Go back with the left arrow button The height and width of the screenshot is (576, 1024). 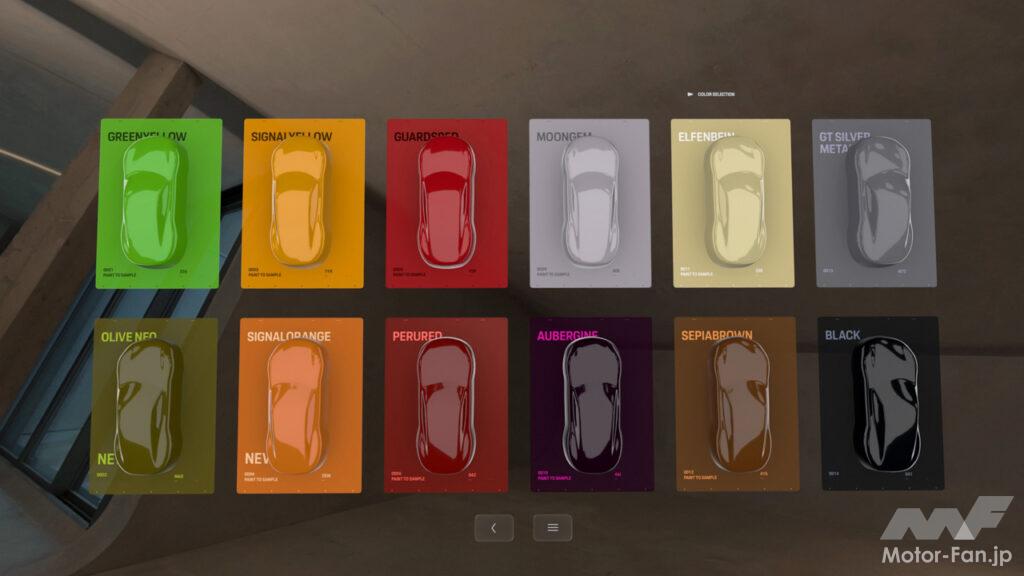pyautogui.click(x=493, y=528)
